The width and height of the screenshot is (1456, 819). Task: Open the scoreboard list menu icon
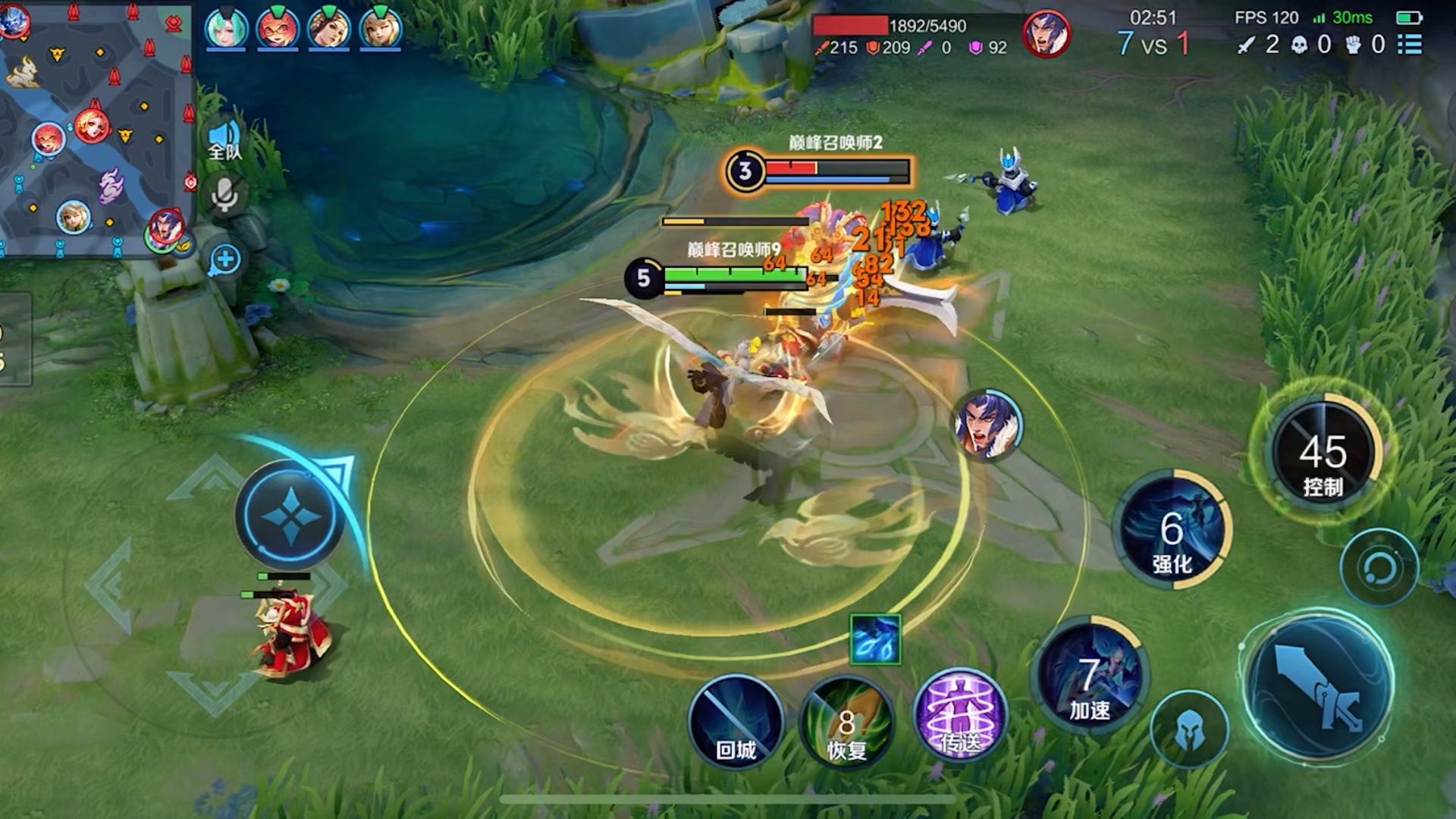tap(1410, 44)
